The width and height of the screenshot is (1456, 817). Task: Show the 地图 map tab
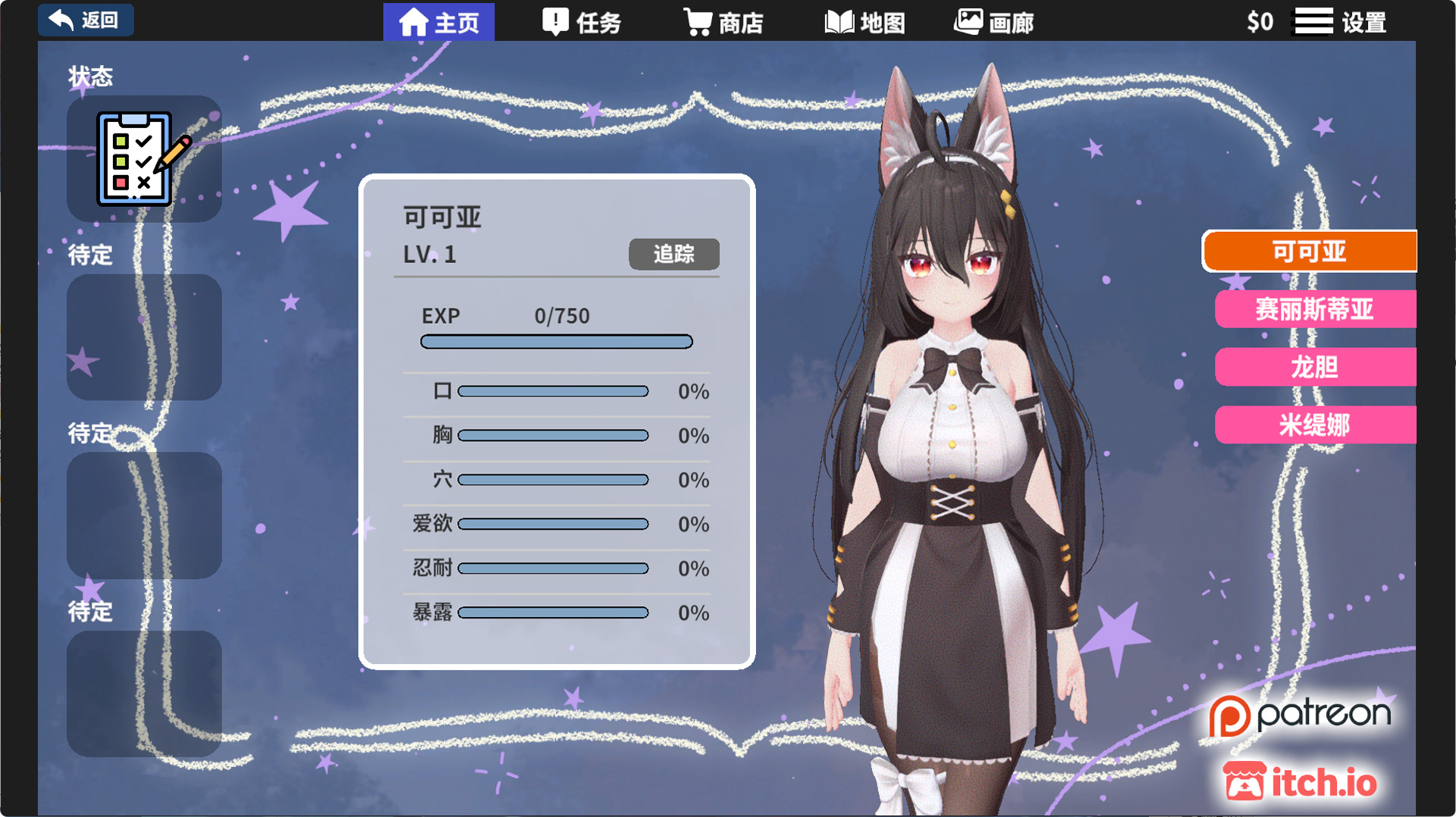click(x=864, y=23)
